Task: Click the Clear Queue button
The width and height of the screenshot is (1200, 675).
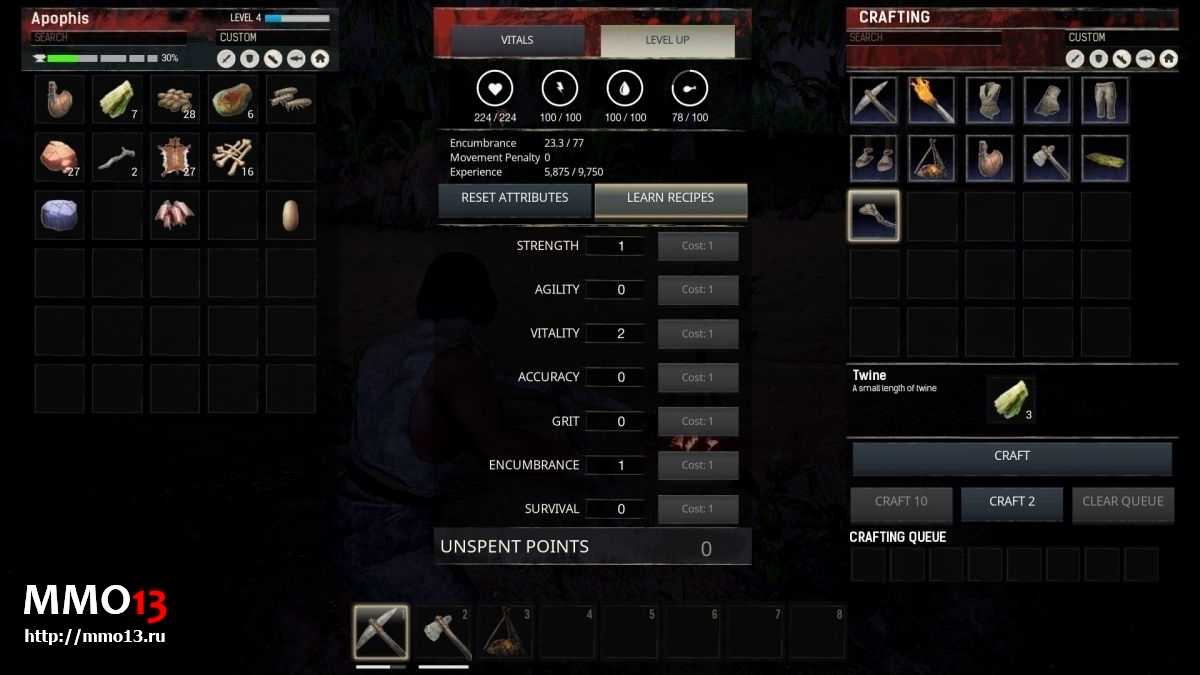Action: tap(1122, 502)
